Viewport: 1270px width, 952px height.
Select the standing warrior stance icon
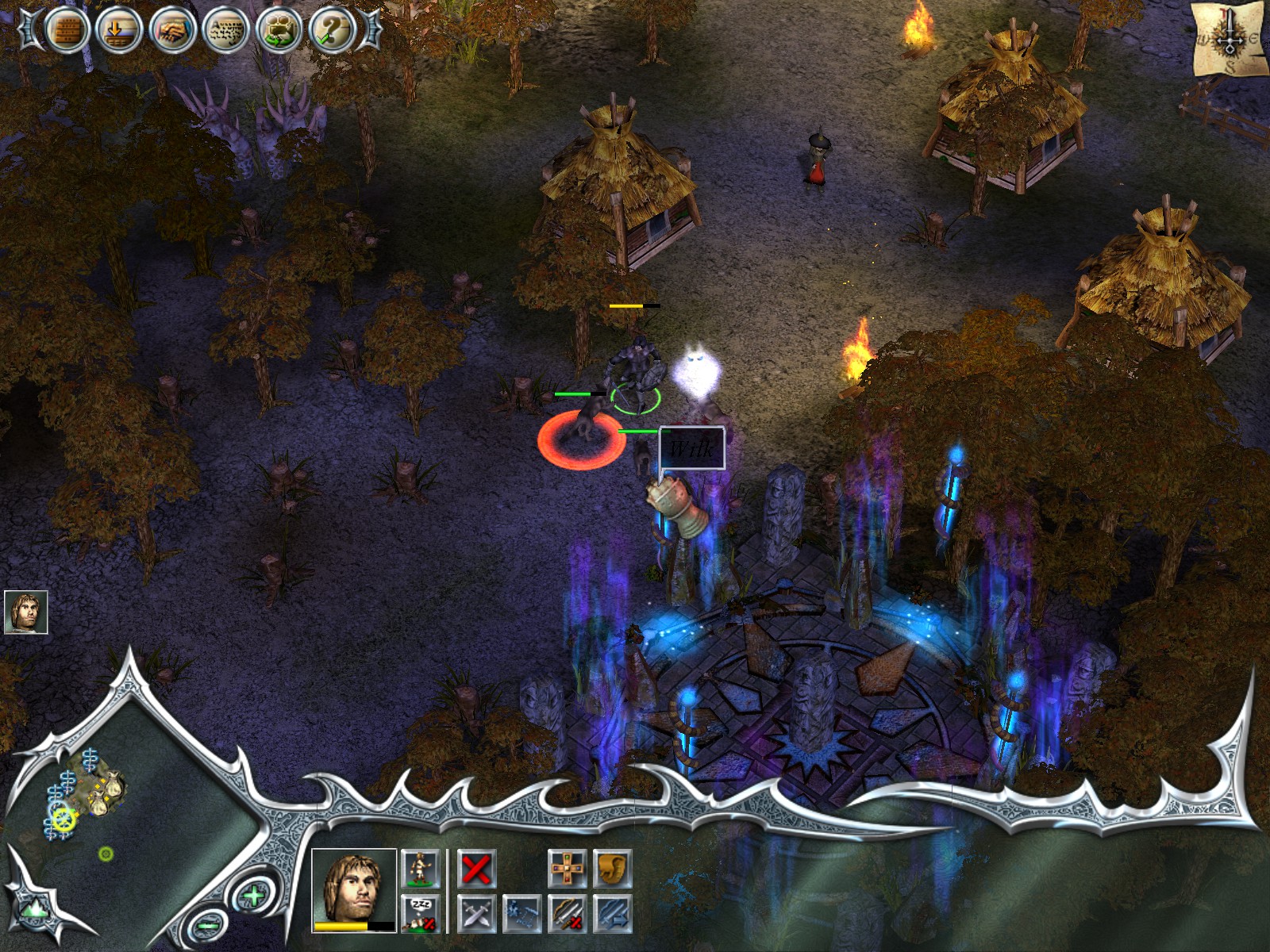pyautogui.click(x=418, y=869)
